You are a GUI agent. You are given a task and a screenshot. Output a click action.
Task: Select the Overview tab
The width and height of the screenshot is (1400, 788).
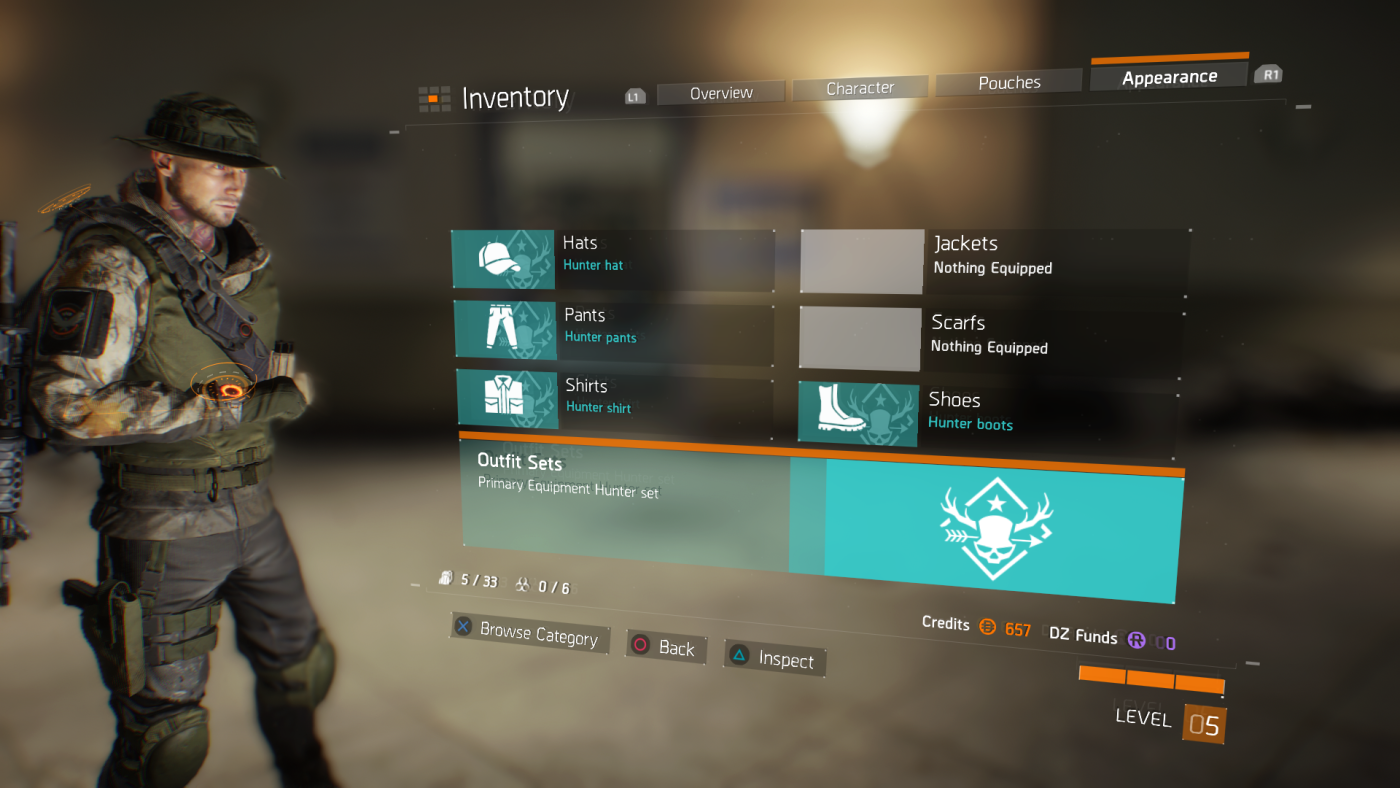click(720, 92)
